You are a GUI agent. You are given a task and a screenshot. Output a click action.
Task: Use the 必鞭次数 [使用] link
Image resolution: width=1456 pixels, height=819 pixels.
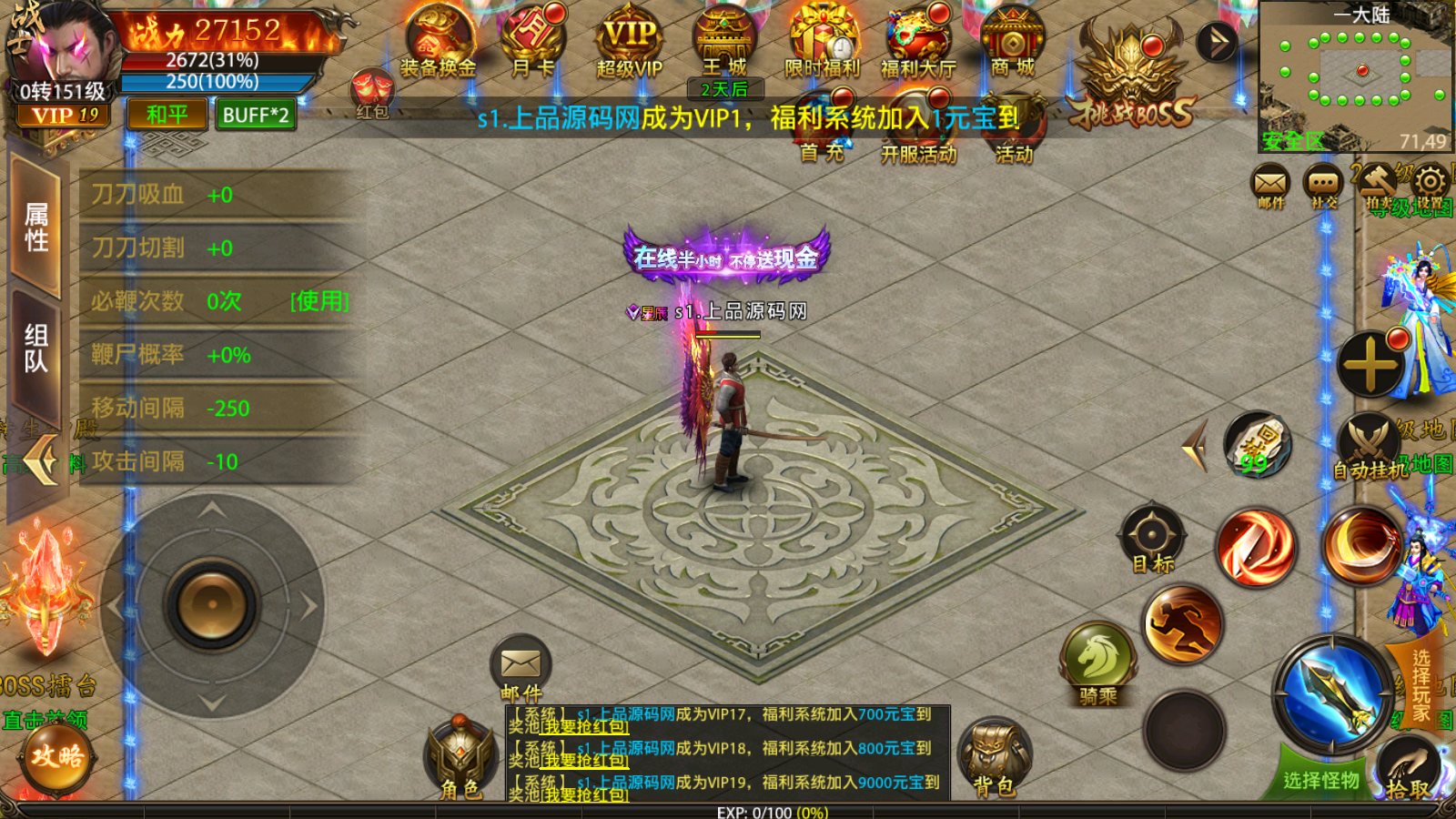(x=319, y=301)
